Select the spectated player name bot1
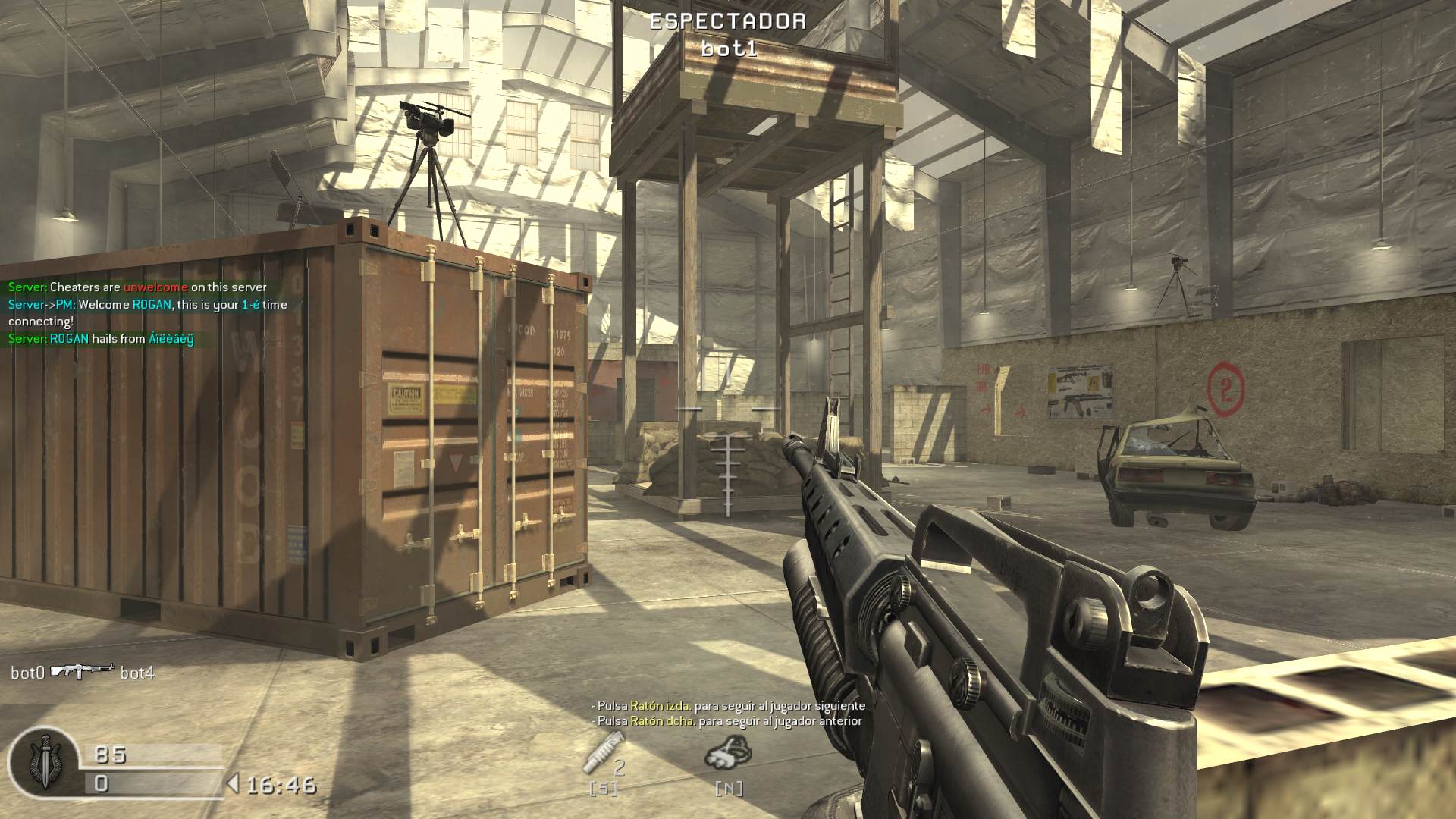This screenshot has height=819, width=1456. (x=726, y=47)
